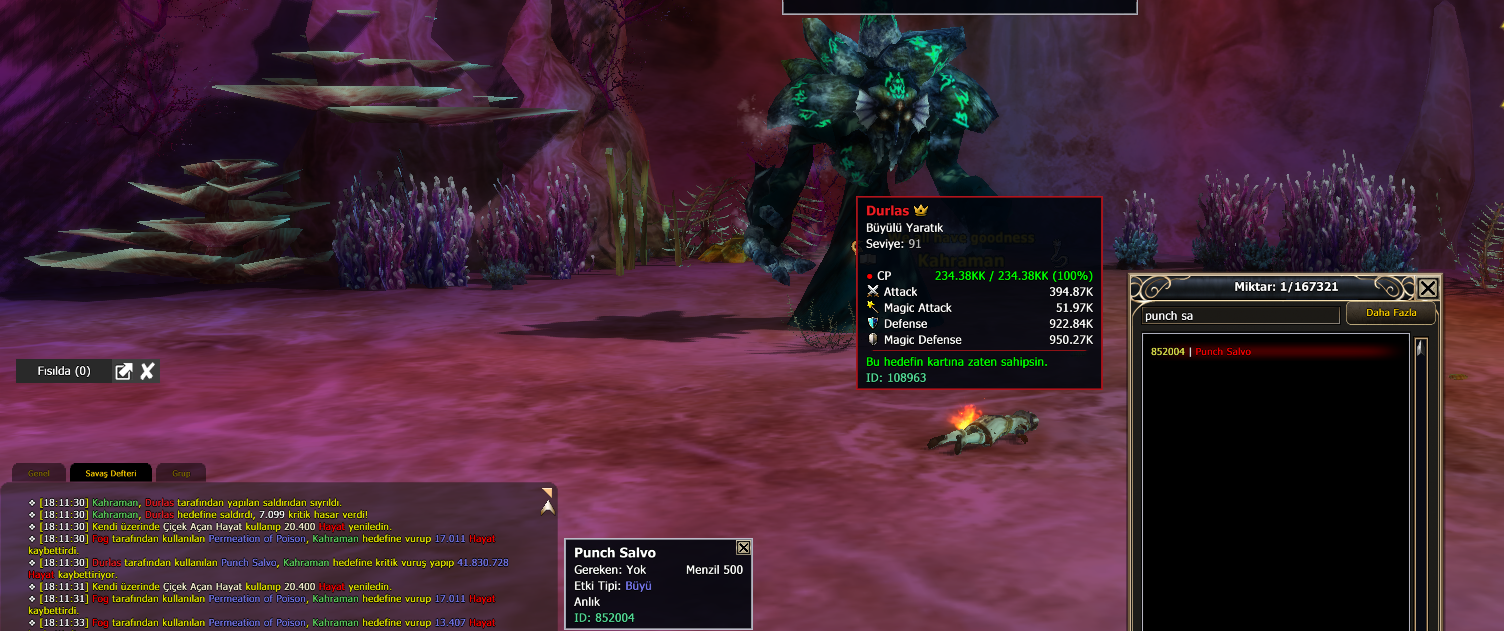Switch to the Genel chat tab
The height and width of the screenshot is (631, 1504).
pyautogui.click(x=39, y=473)
